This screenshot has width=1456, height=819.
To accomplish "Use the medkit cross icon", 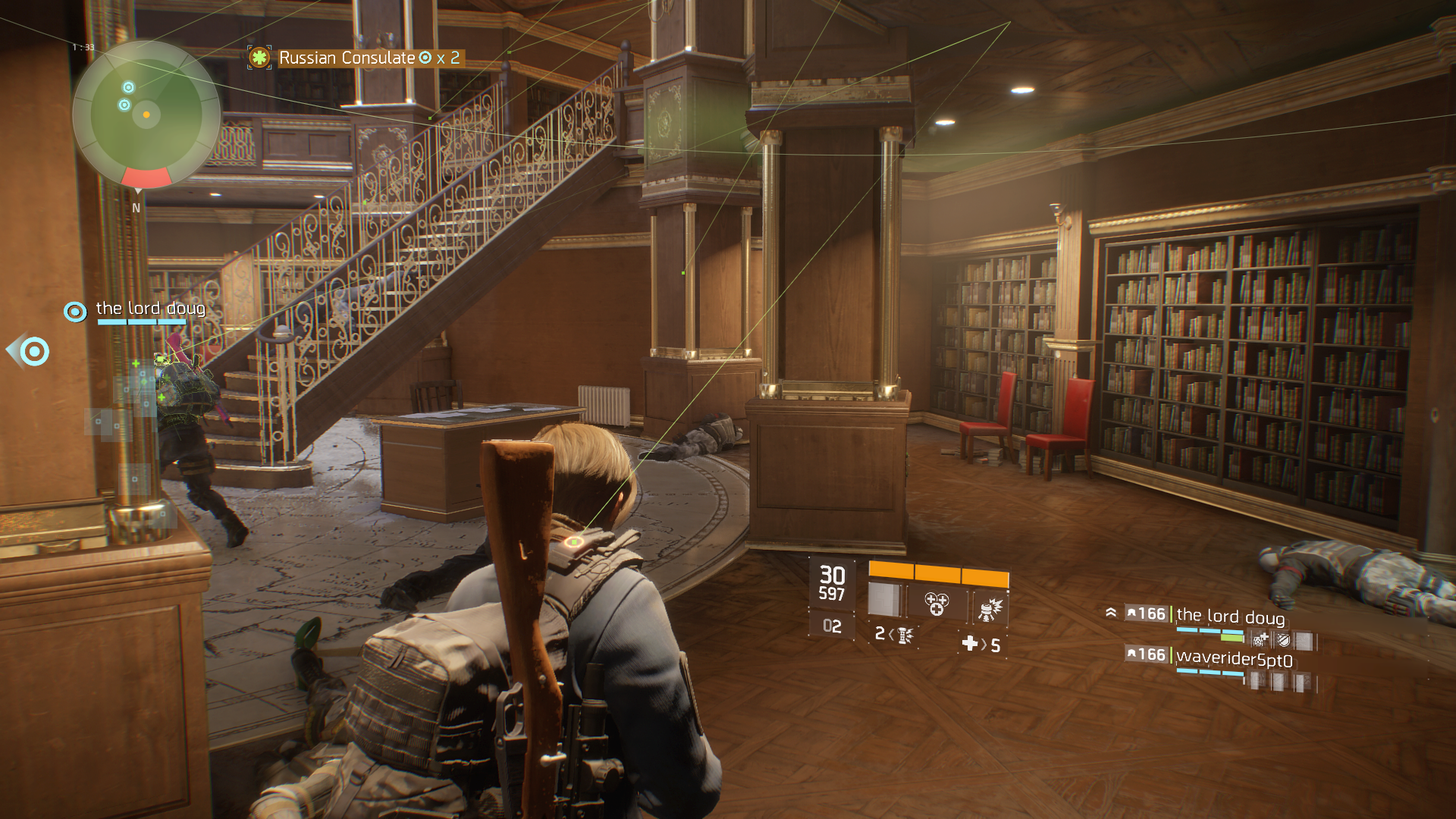I will coord(969,644).
